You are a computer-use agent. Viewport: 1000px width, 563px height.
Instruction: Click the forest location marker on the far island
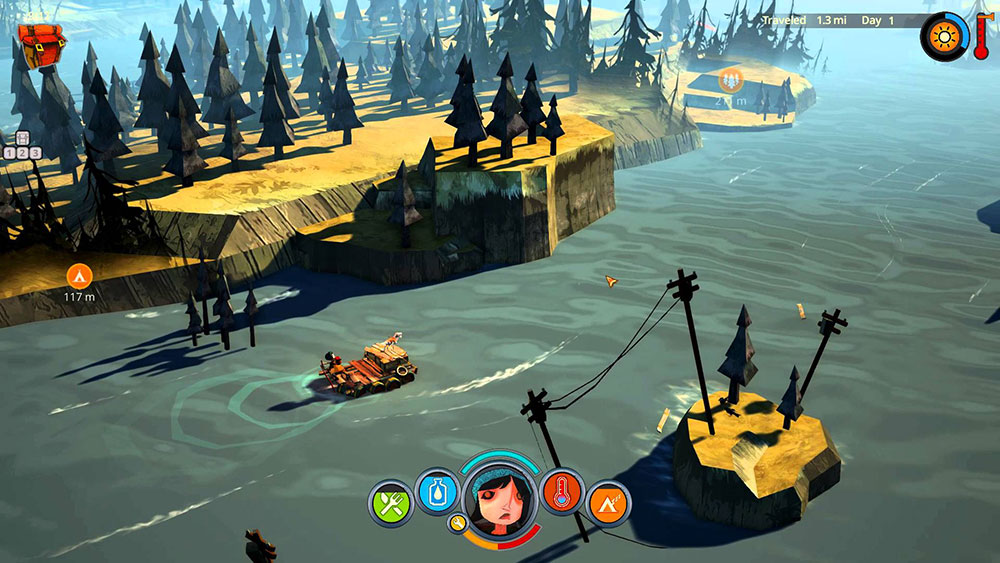[731, 81]
